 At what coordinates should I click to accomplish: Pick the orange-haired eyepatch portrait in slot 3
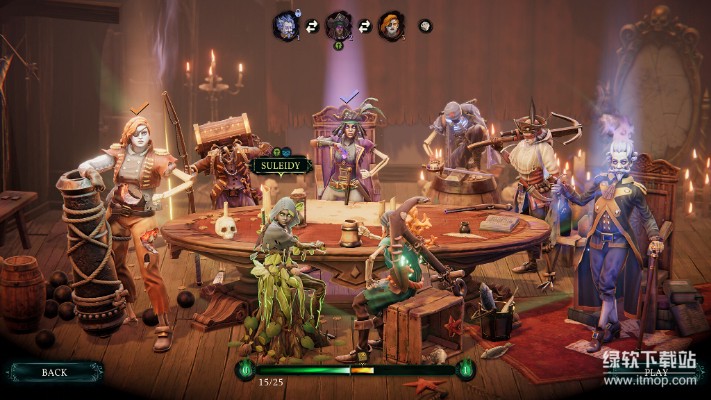point(391,25)
